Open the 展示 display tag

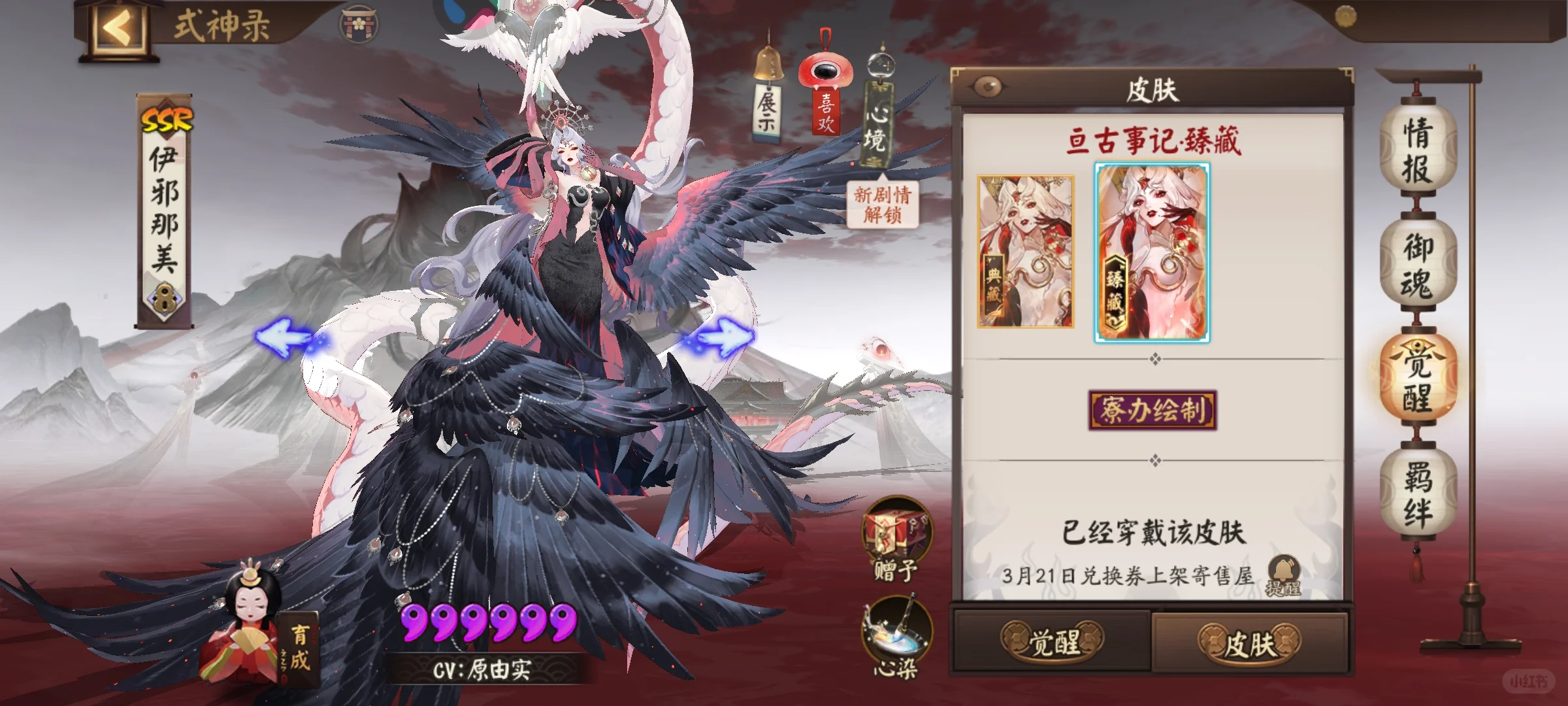tap(768, 105)
